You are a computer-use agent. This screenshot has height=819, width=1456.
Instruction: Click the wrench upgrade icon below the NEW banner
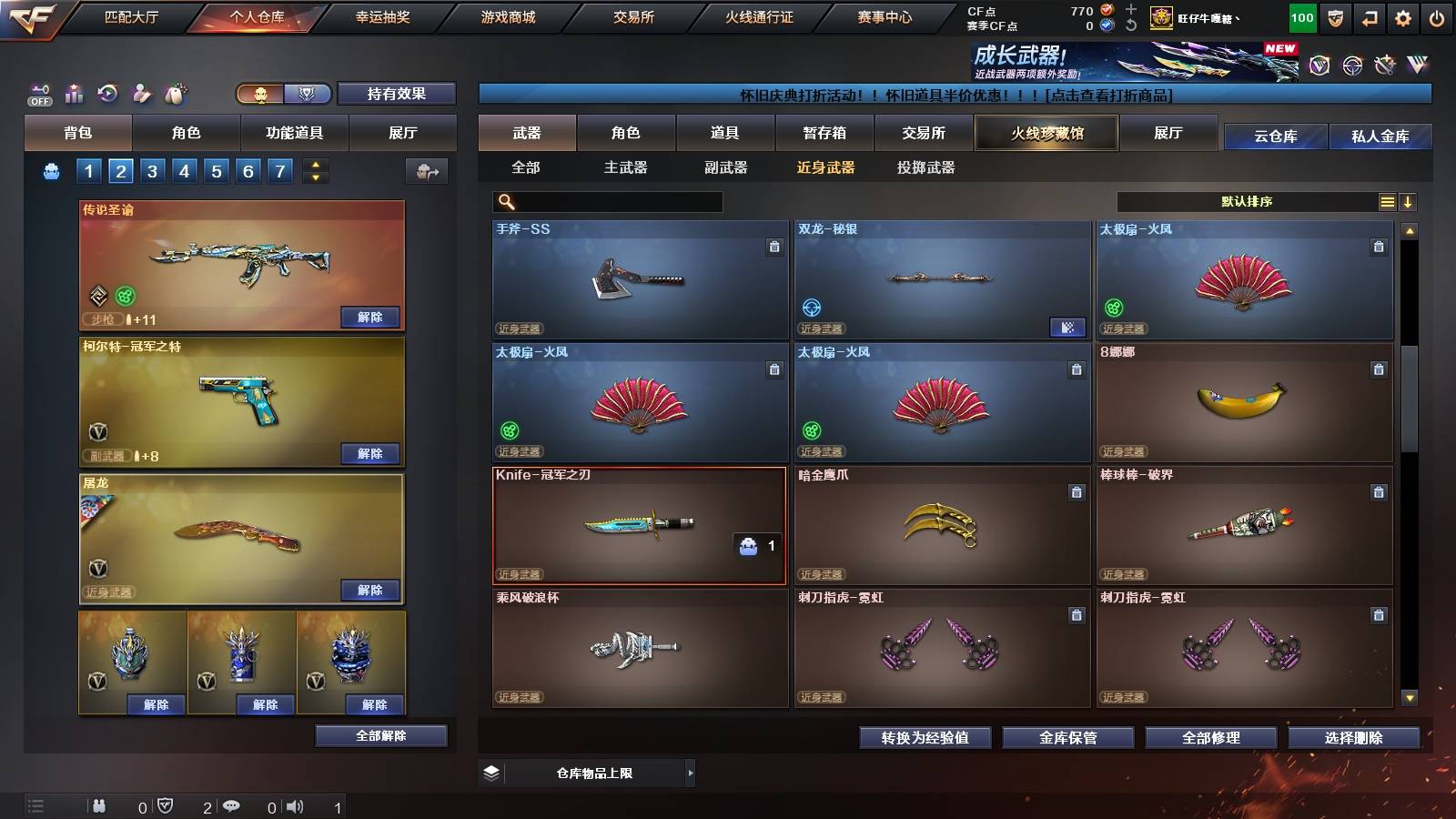[x=1385, y=66]
